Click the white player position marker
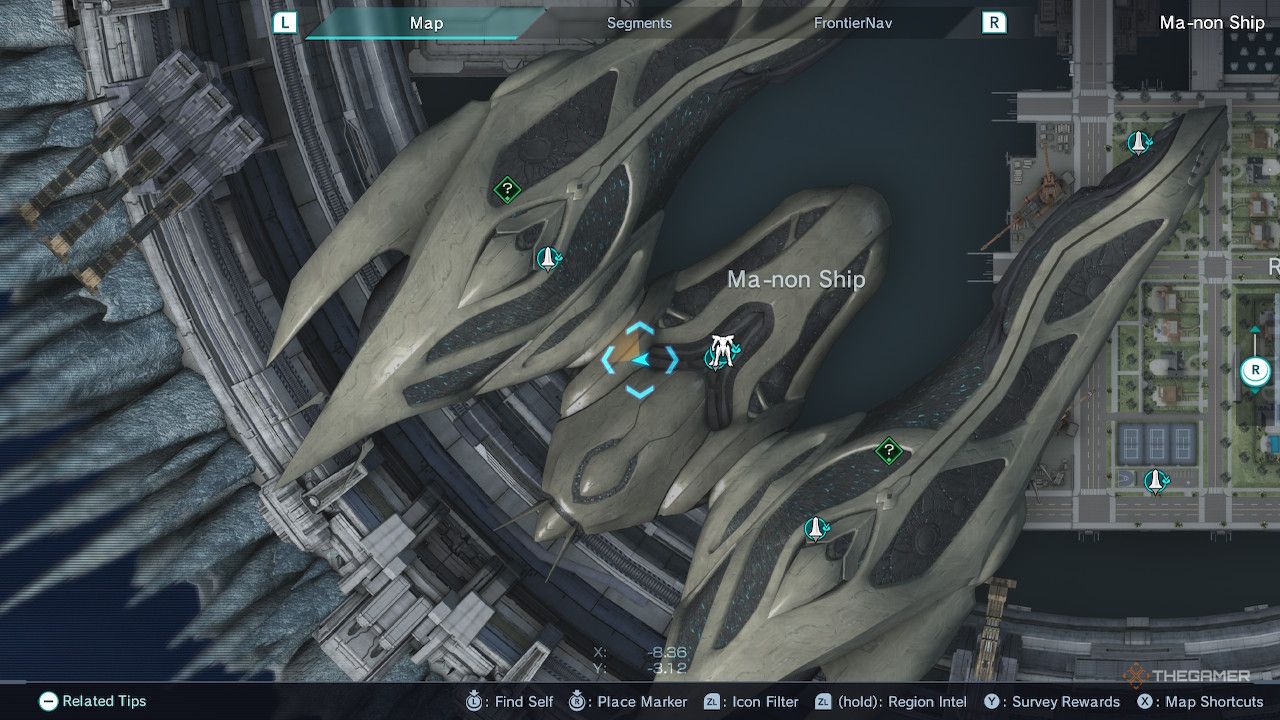 [x=722, y=350]
